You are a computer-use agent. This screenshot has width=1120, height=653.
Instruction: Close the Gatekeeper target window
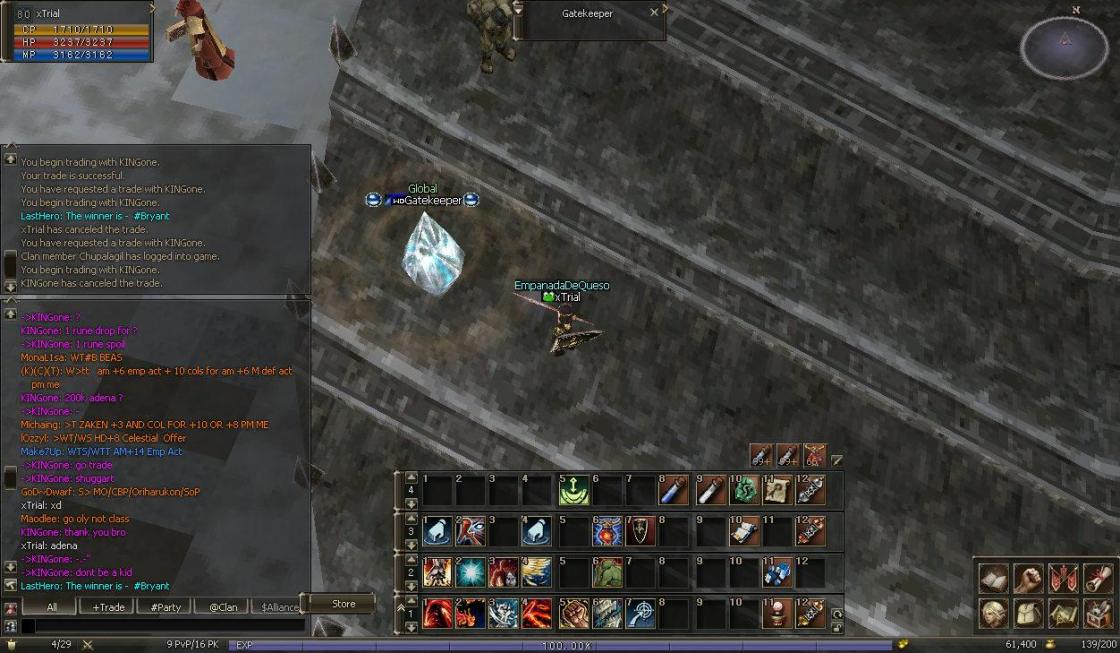(x=654, y=13)
